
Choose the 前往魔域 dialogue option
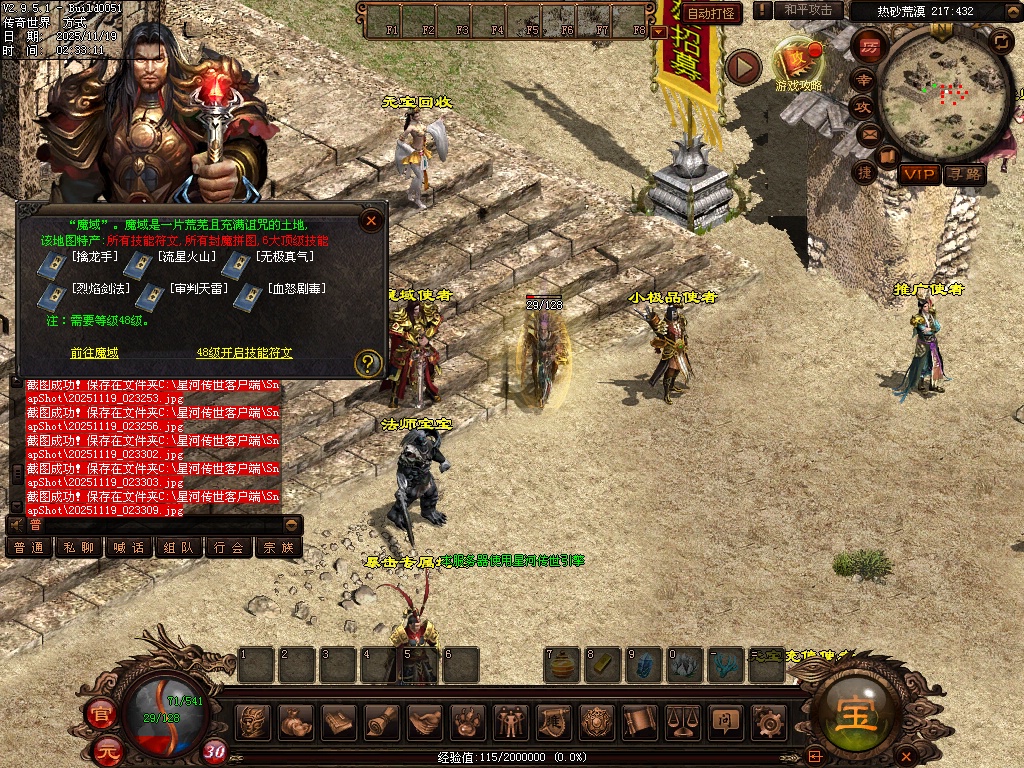(x=94, y=353)
